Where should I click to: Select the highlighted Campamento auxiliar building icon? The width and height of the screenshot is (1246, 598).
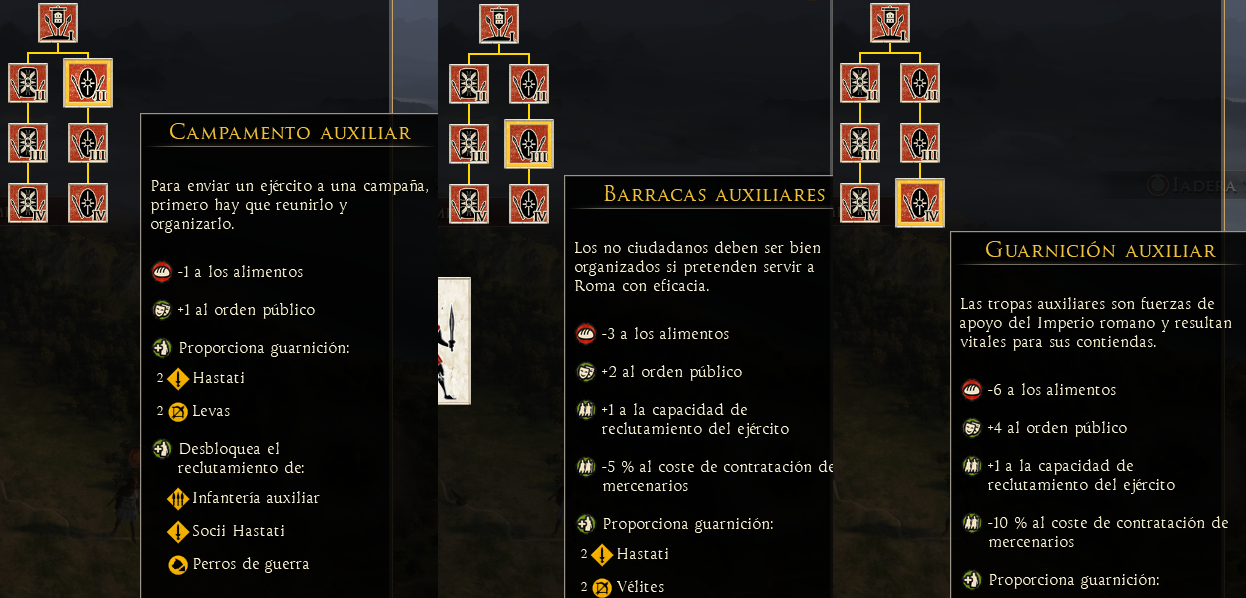point(88,83)
